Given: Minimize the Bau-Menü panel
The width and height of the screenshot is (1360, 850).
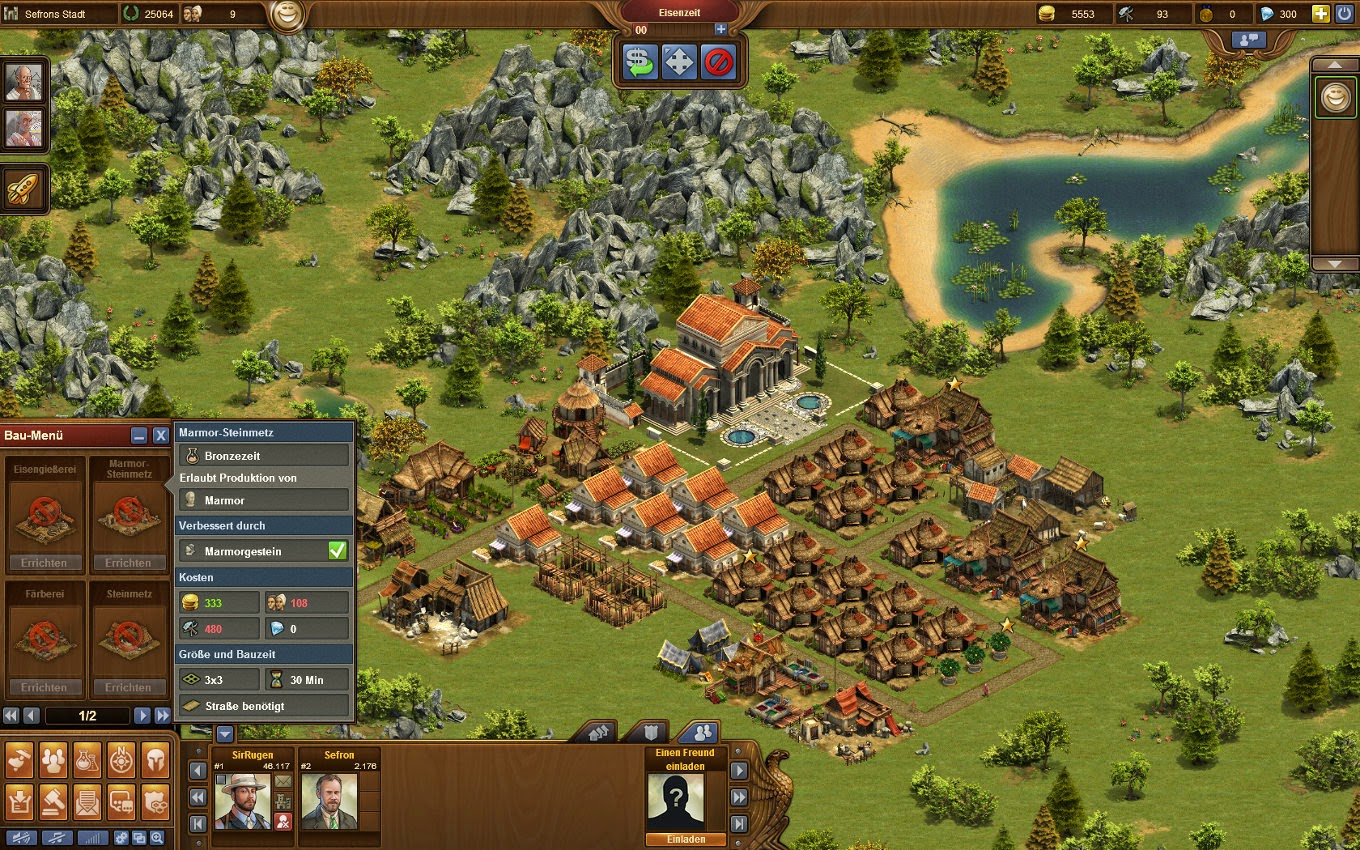Looking at the screenshot, I should pyautogui.click(x=140, y=435).
